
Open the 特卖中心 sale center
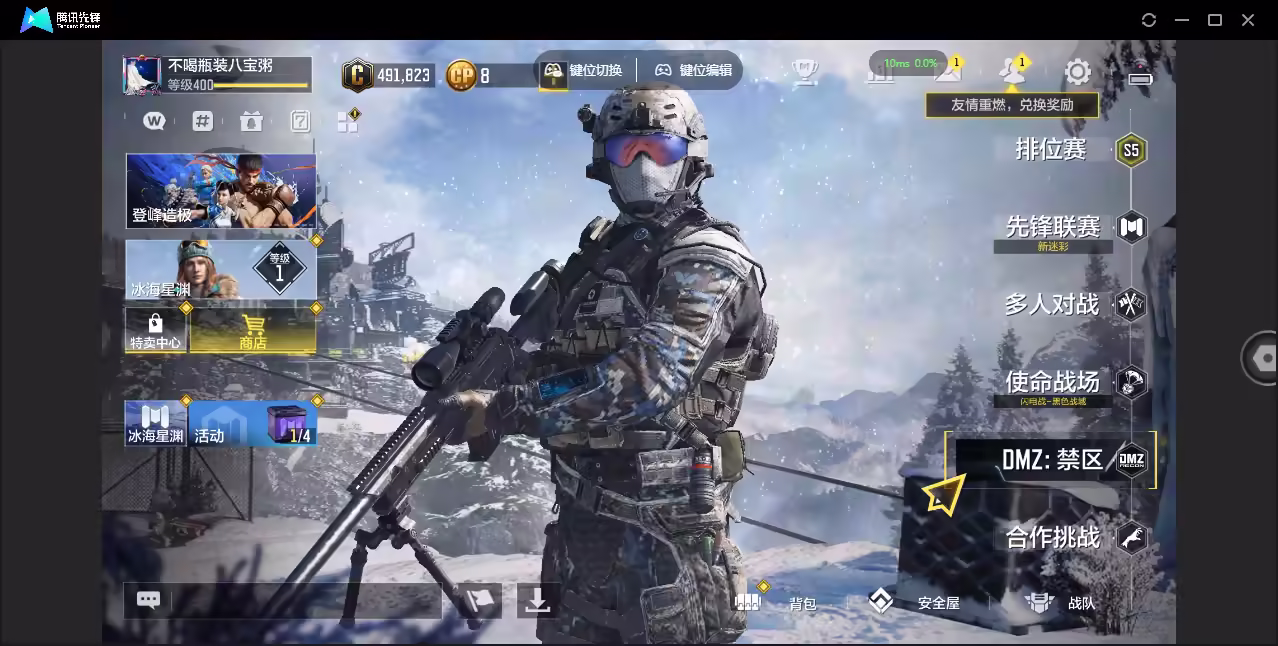[x=155, y=330]
